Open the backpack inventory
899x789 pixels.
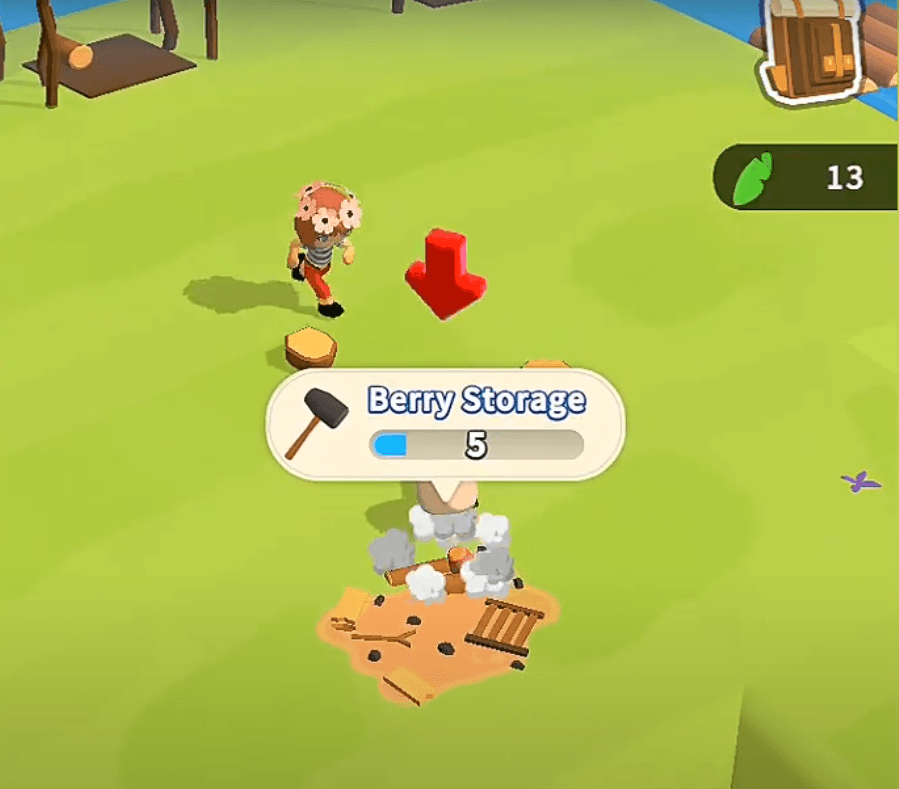pos(814,52)
